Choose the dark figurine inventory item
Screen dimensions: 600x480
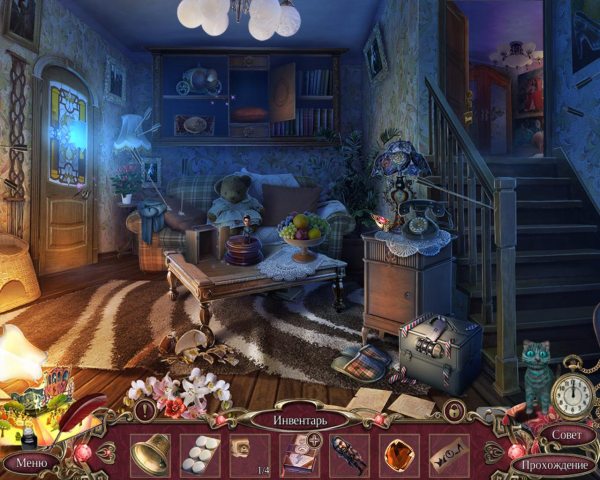point(349,454)
